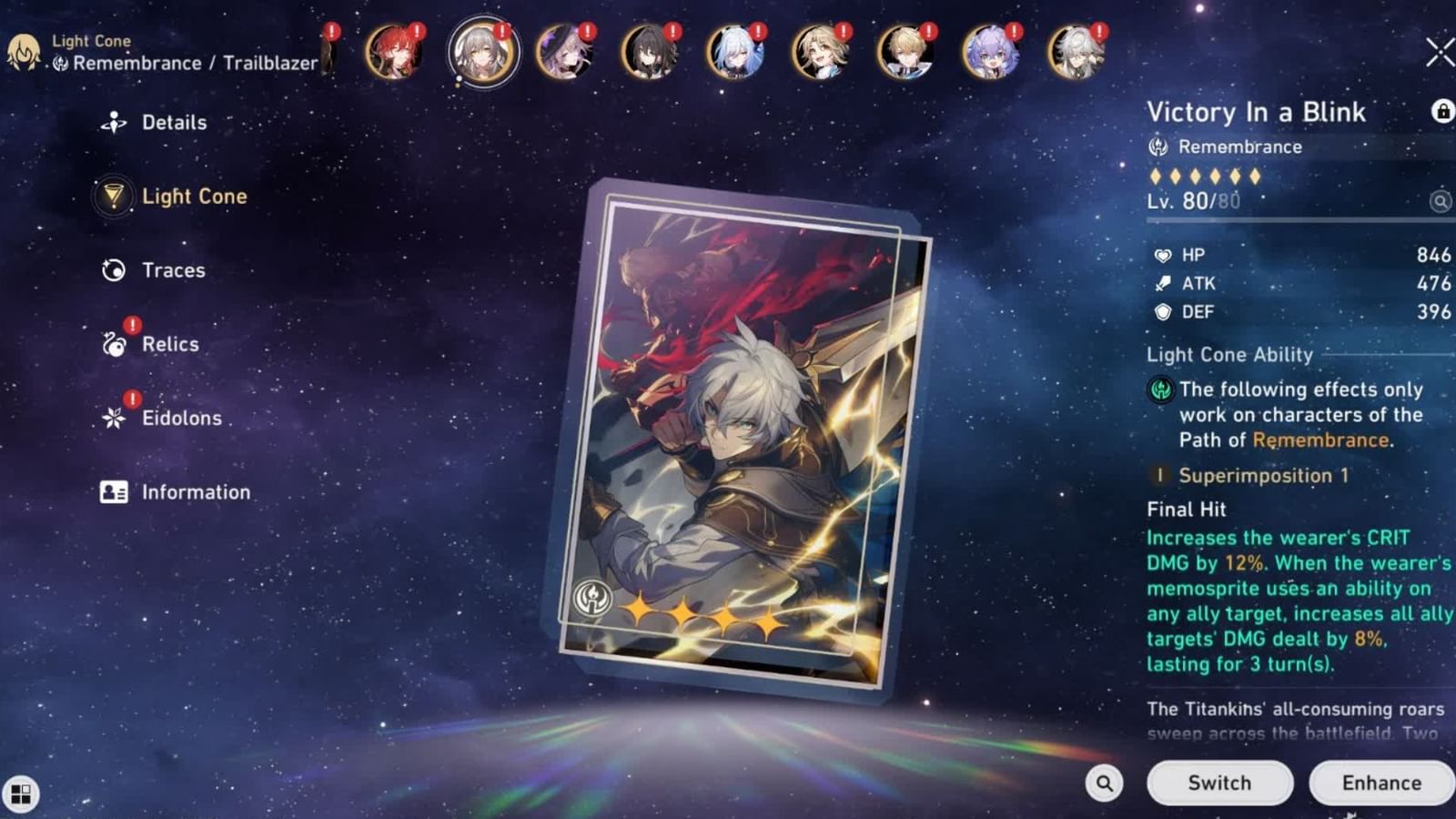The width and height of the screenshot is (1456, 819).
Task: Open Relics using its sidebar icon
Action: tap(114, 344)
